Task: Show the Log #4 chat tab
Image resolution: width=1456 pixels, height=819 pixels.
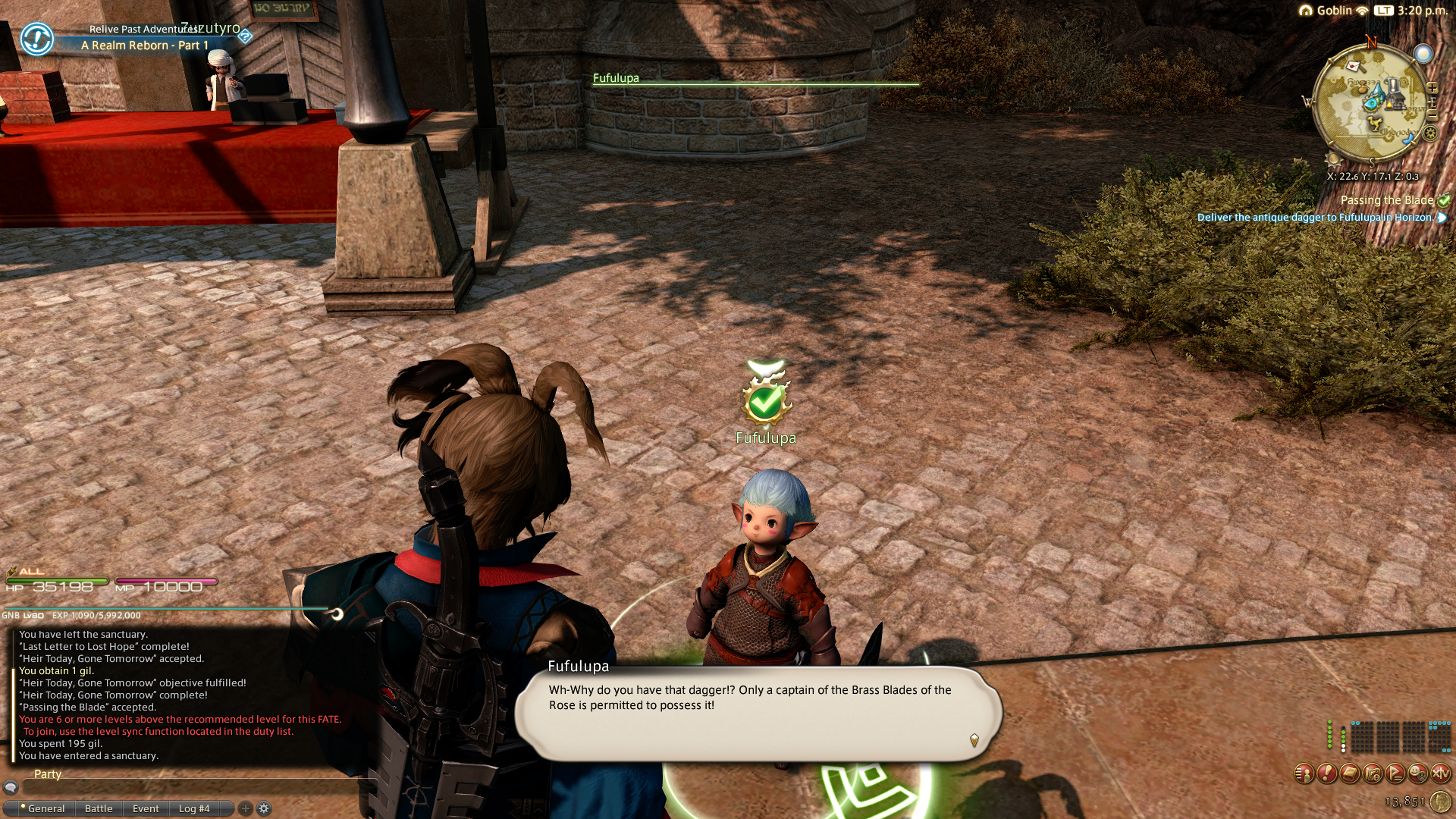Action: [x=194, y=808]
